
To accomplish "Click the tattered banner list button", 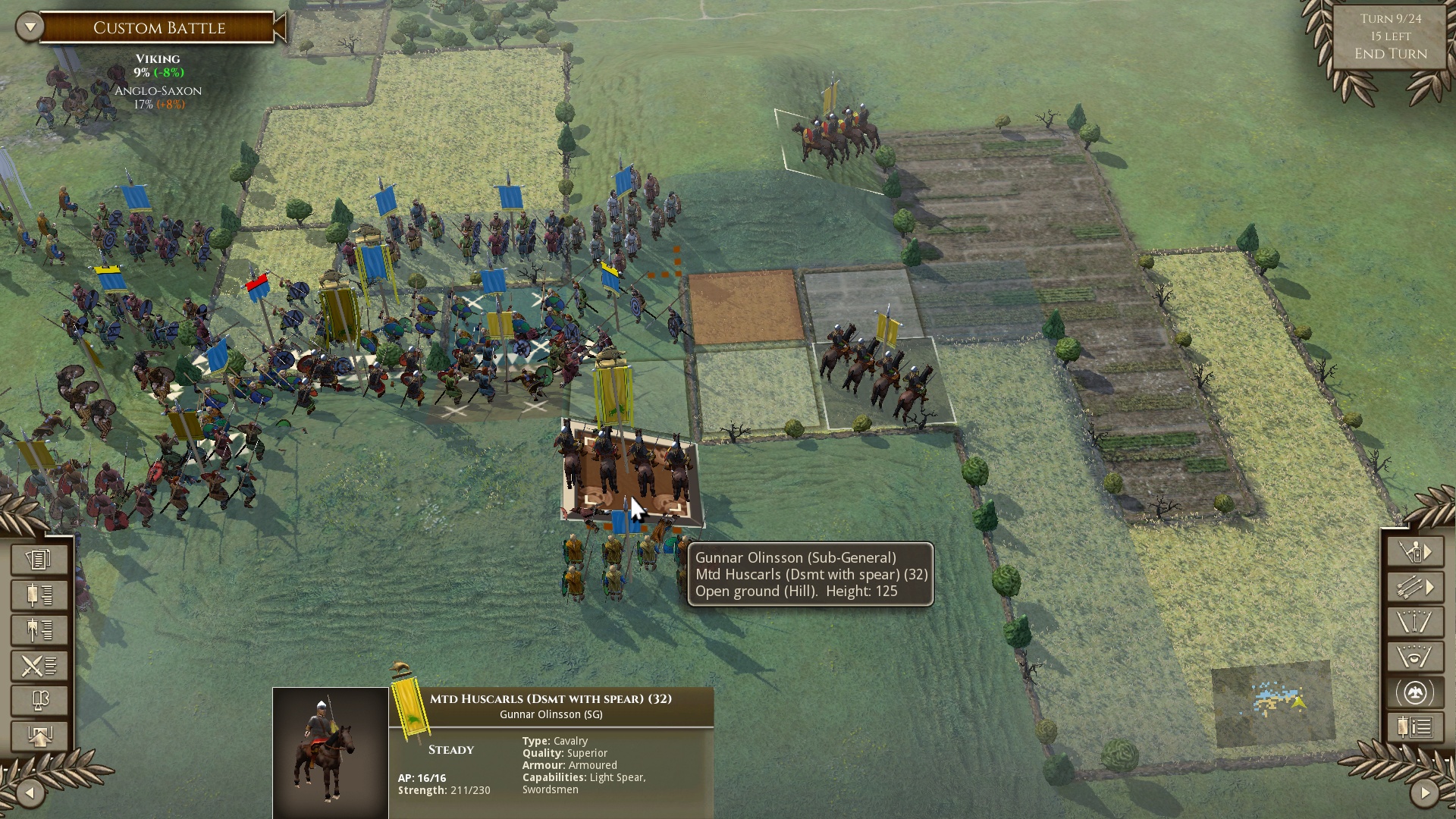I will [39, 629].
